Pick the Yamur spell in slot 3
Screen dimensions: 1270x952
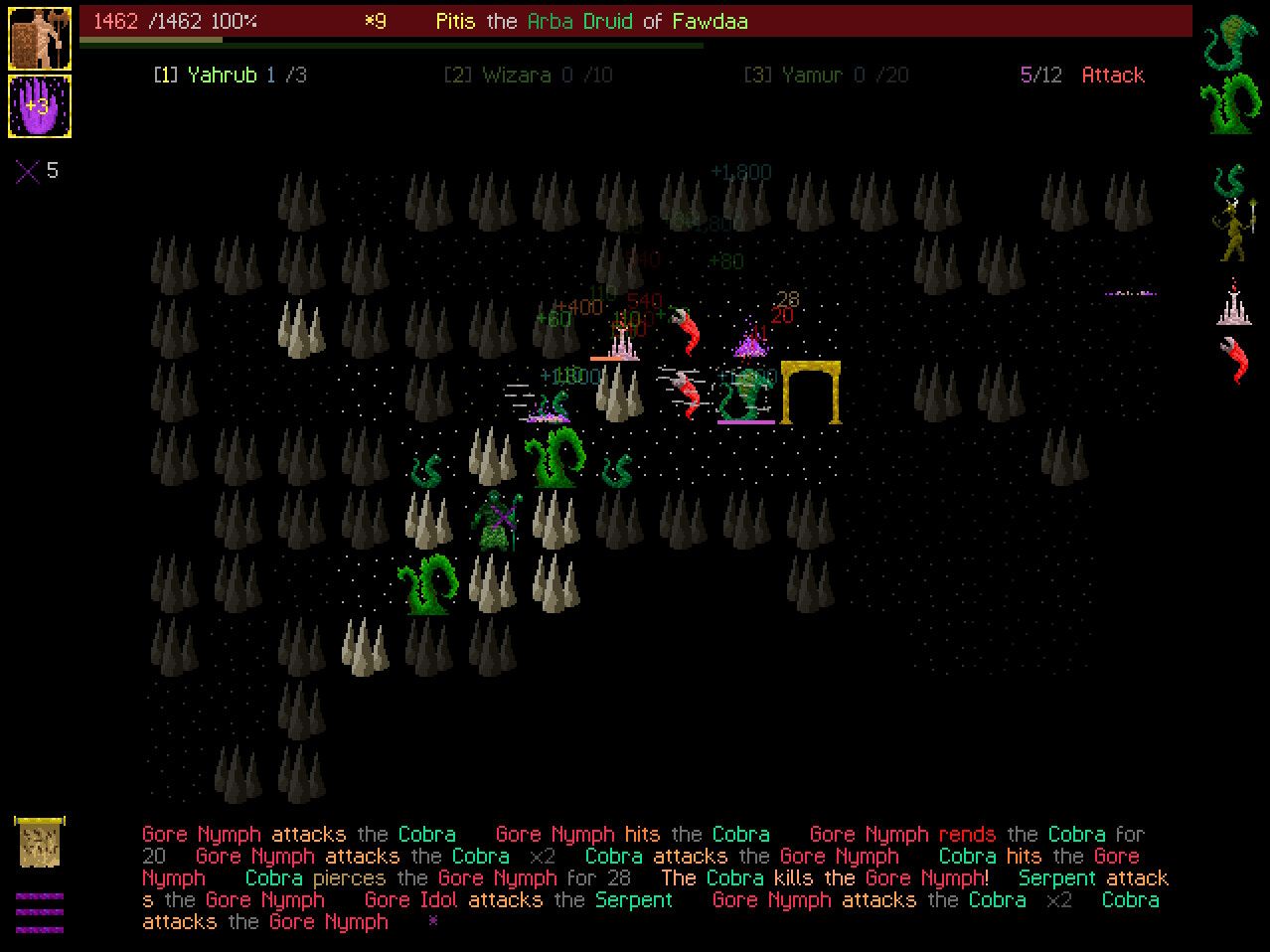point(826,76)
